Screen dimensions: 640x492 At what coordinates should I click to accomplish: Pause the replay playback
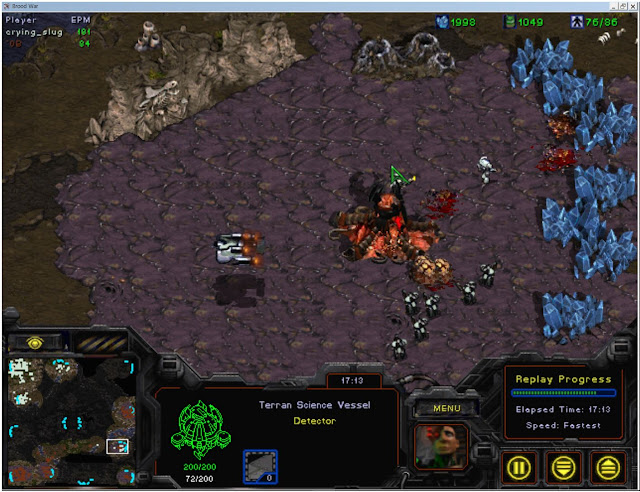(518, 465)
